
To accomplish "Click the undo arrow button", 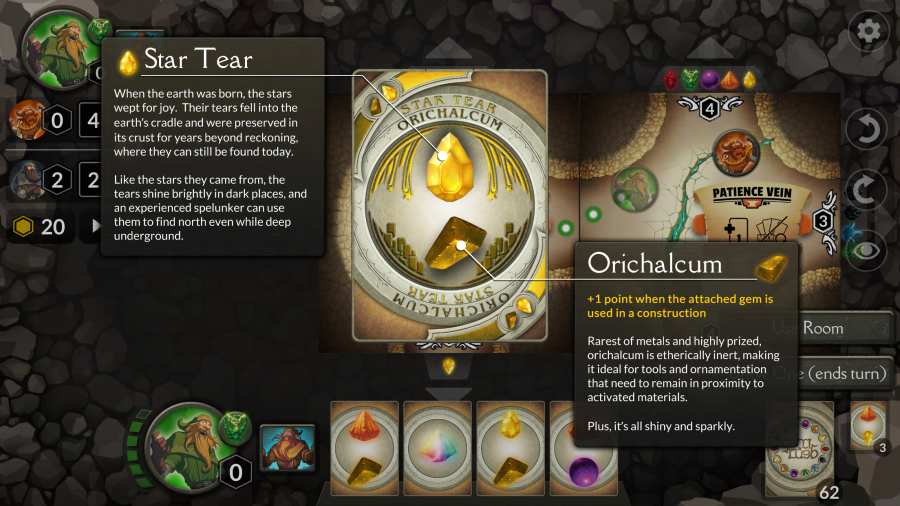I will click(866, 129).
